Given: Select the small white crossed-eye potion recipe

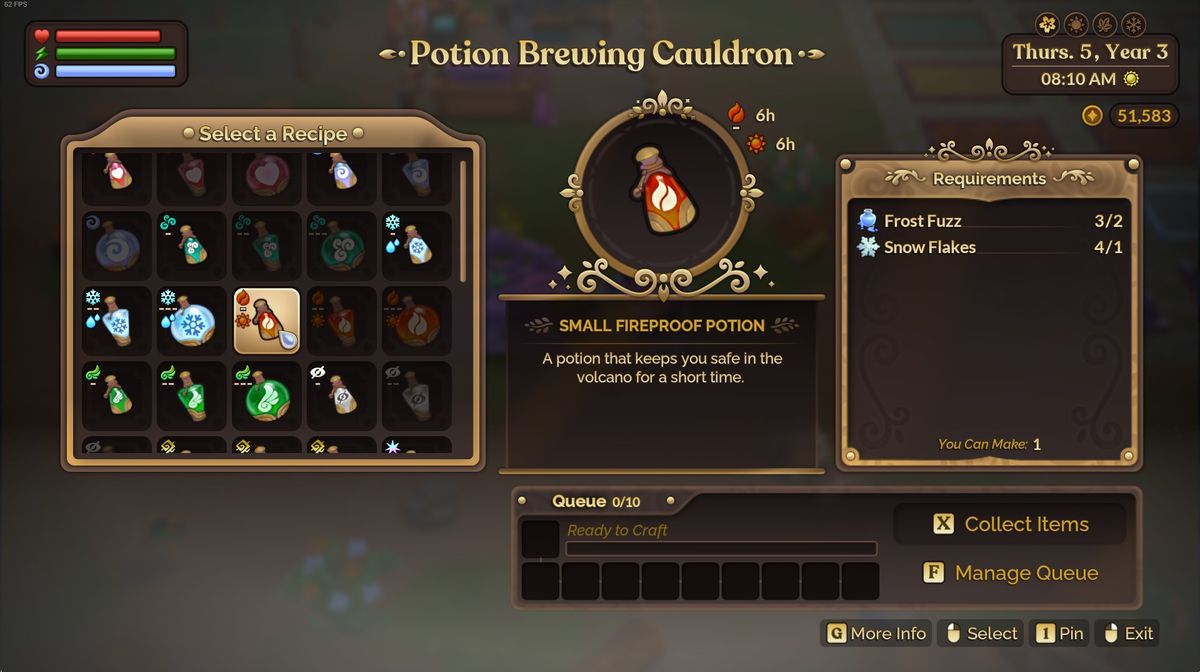Looking at the screenshot, I should (x=341, y=396).
